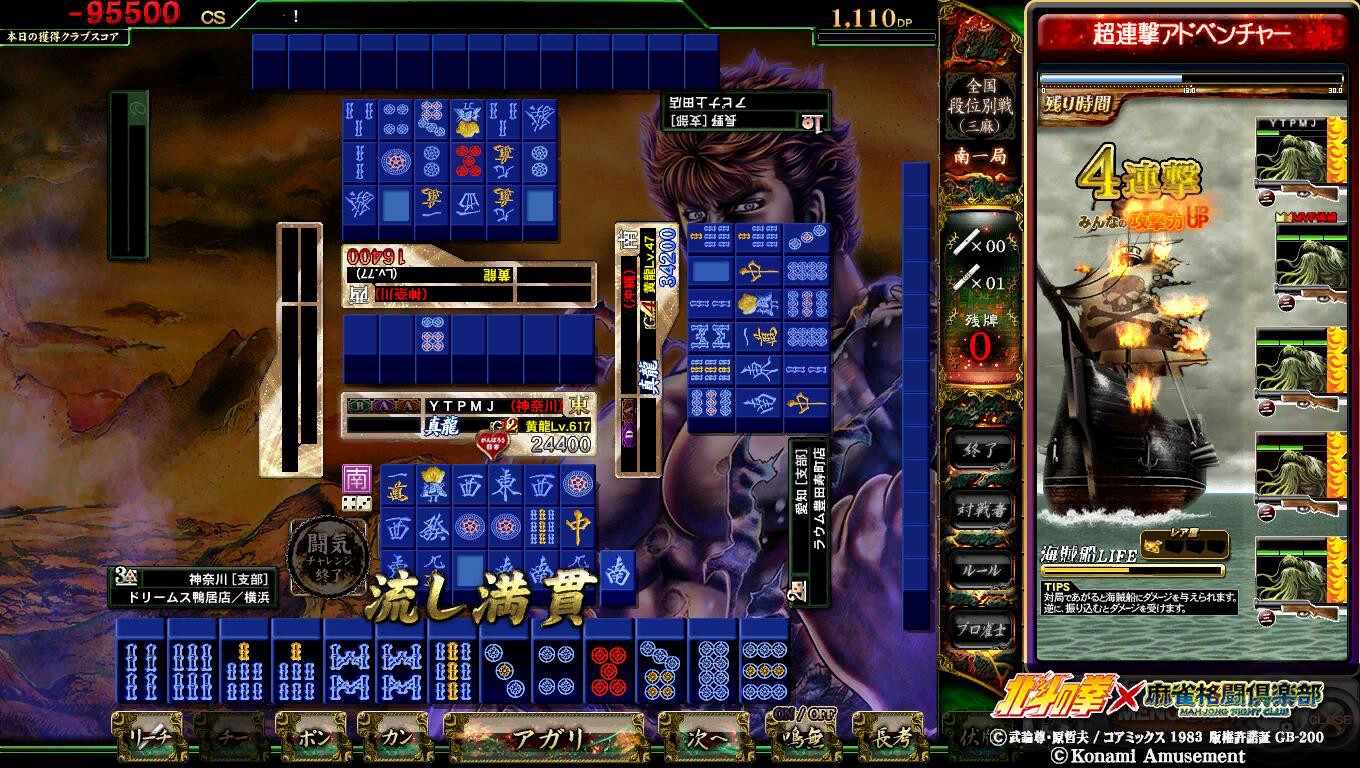Choose the four-bamboo tile in hand
The height and width of the screenshot is (768, 1360).
pyautogui.click(x=141, y=661)
